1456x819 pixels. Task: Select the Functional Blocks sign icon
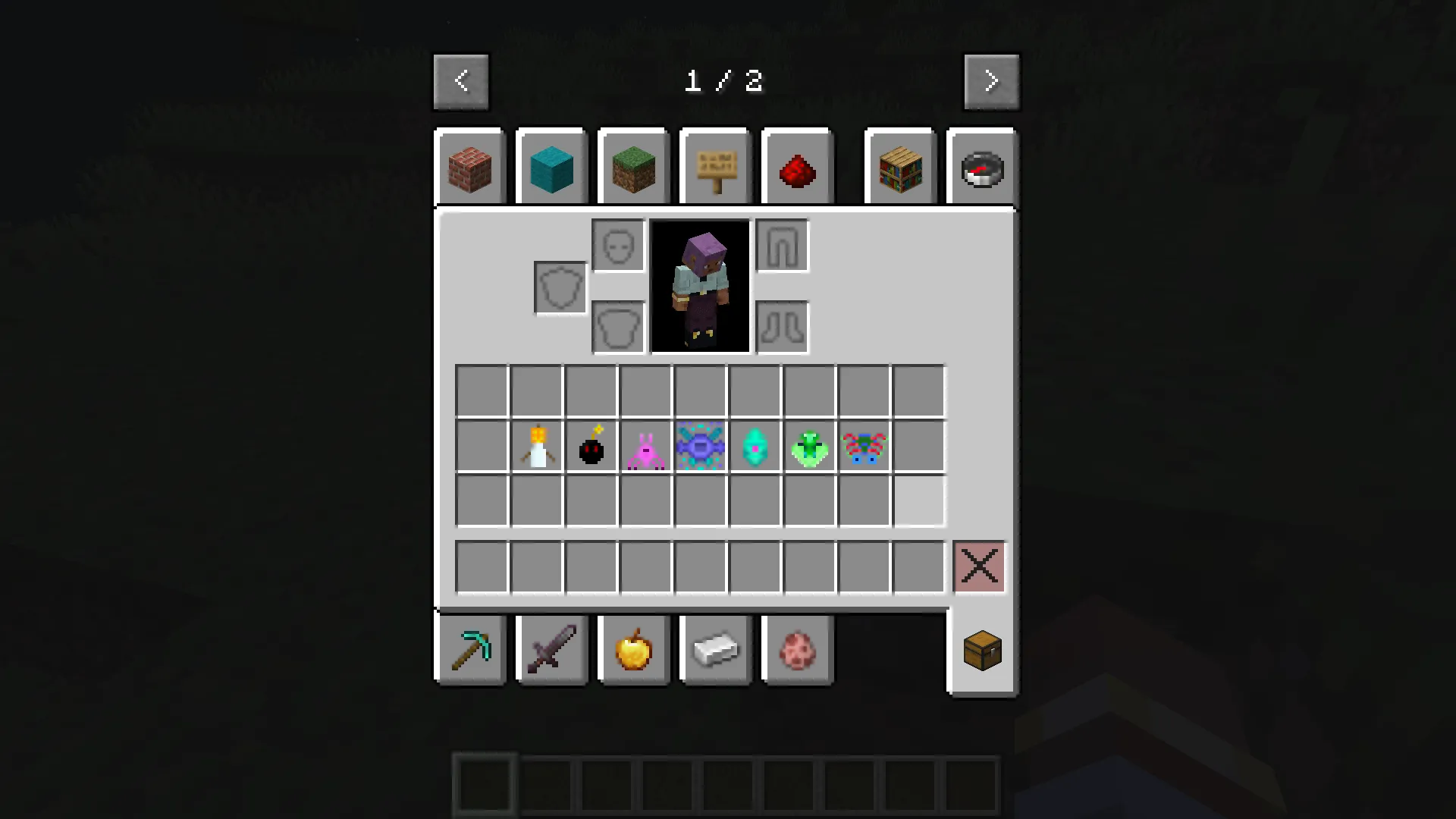[714, 167]
